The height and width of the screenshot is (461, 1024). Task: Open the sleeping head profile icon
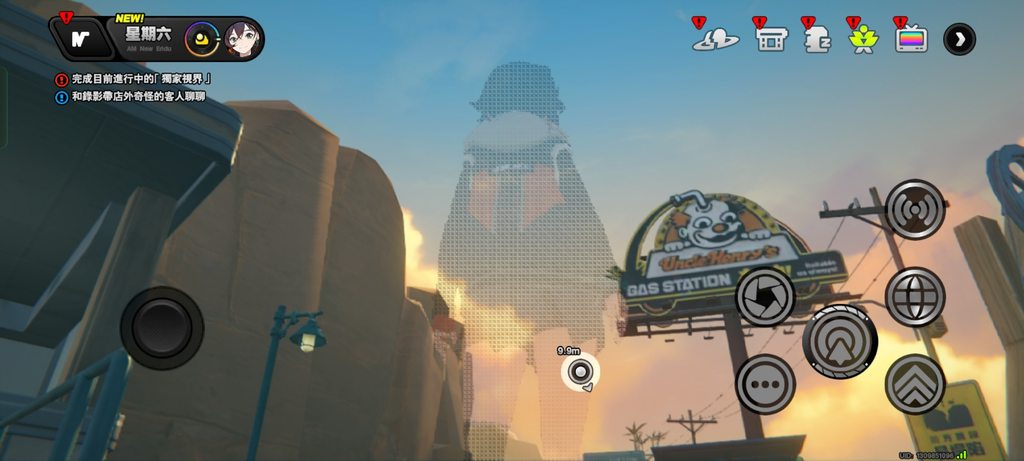tap(816, 38)
